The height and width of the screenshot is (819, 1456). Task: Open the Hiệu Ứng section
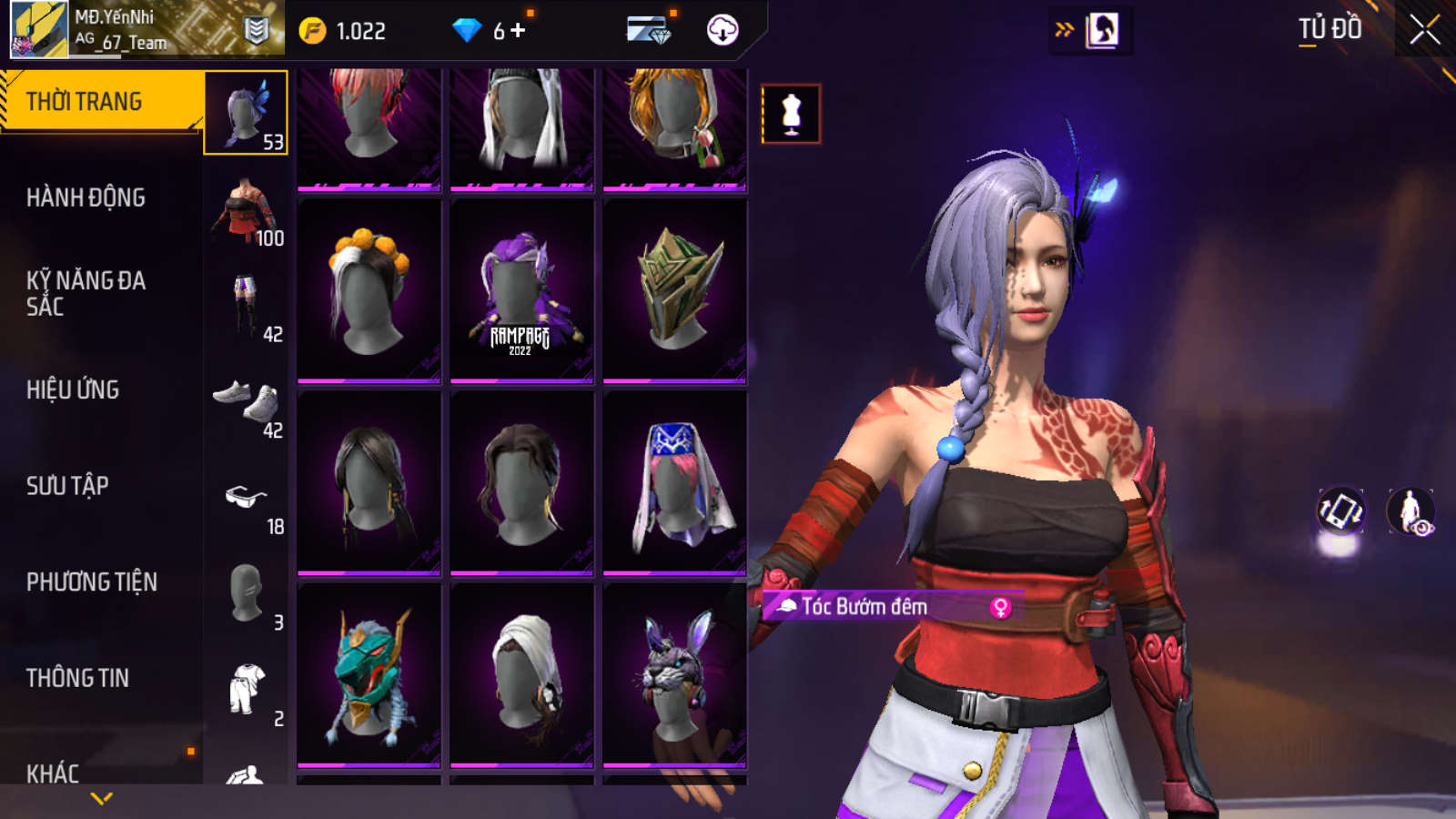[73, 389]
